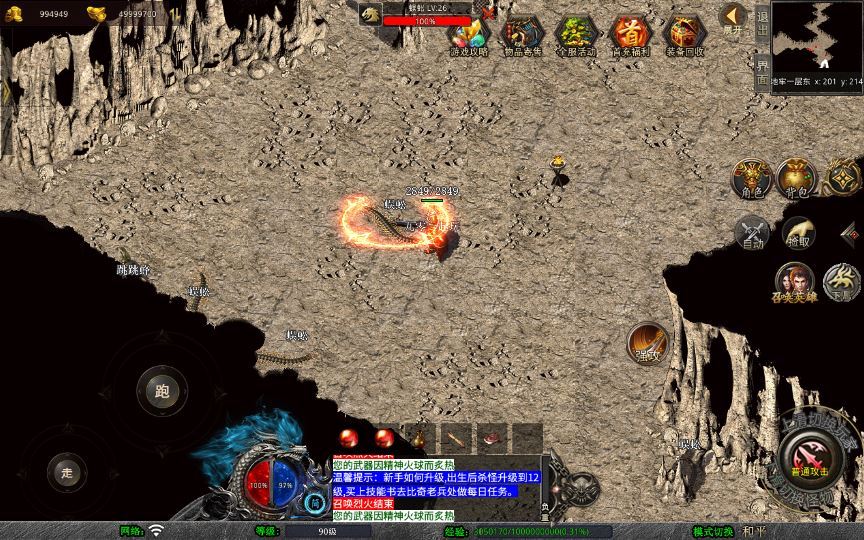Open the 物品寄售 consignment shop

(521, 35)
